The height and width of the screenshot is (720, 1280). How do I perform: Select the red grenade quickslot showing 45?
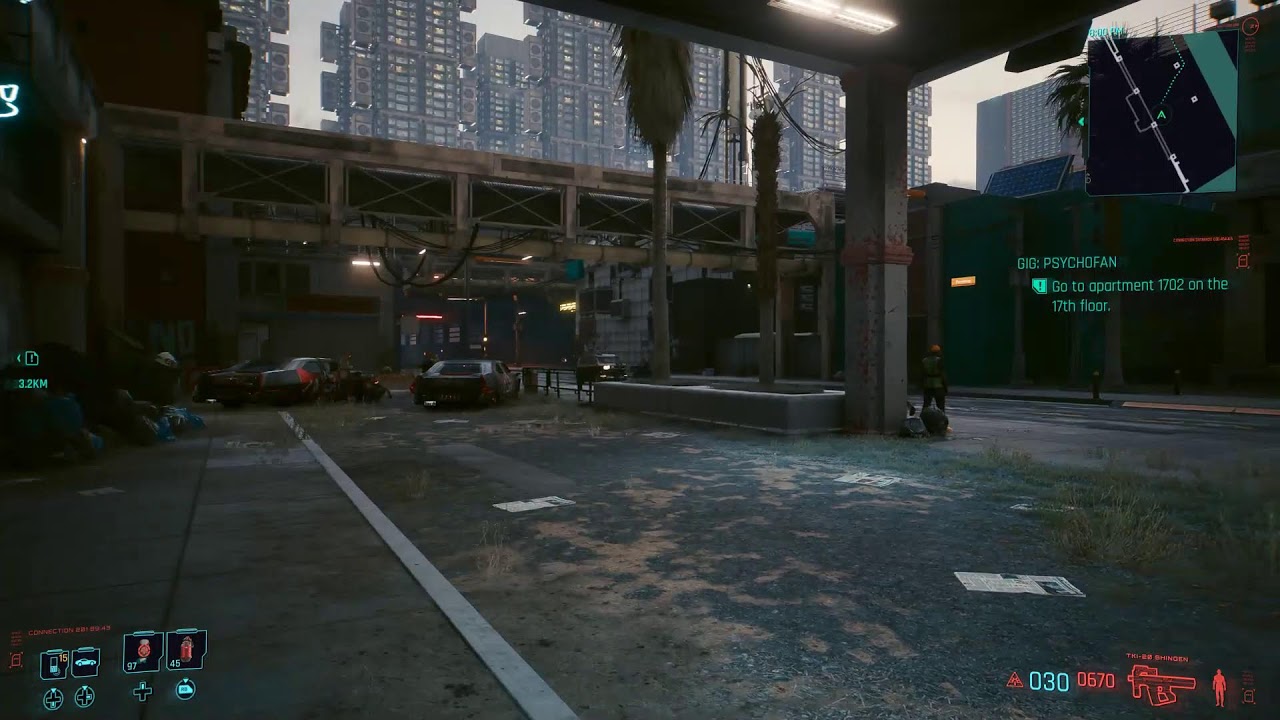[x=187, y=653]
